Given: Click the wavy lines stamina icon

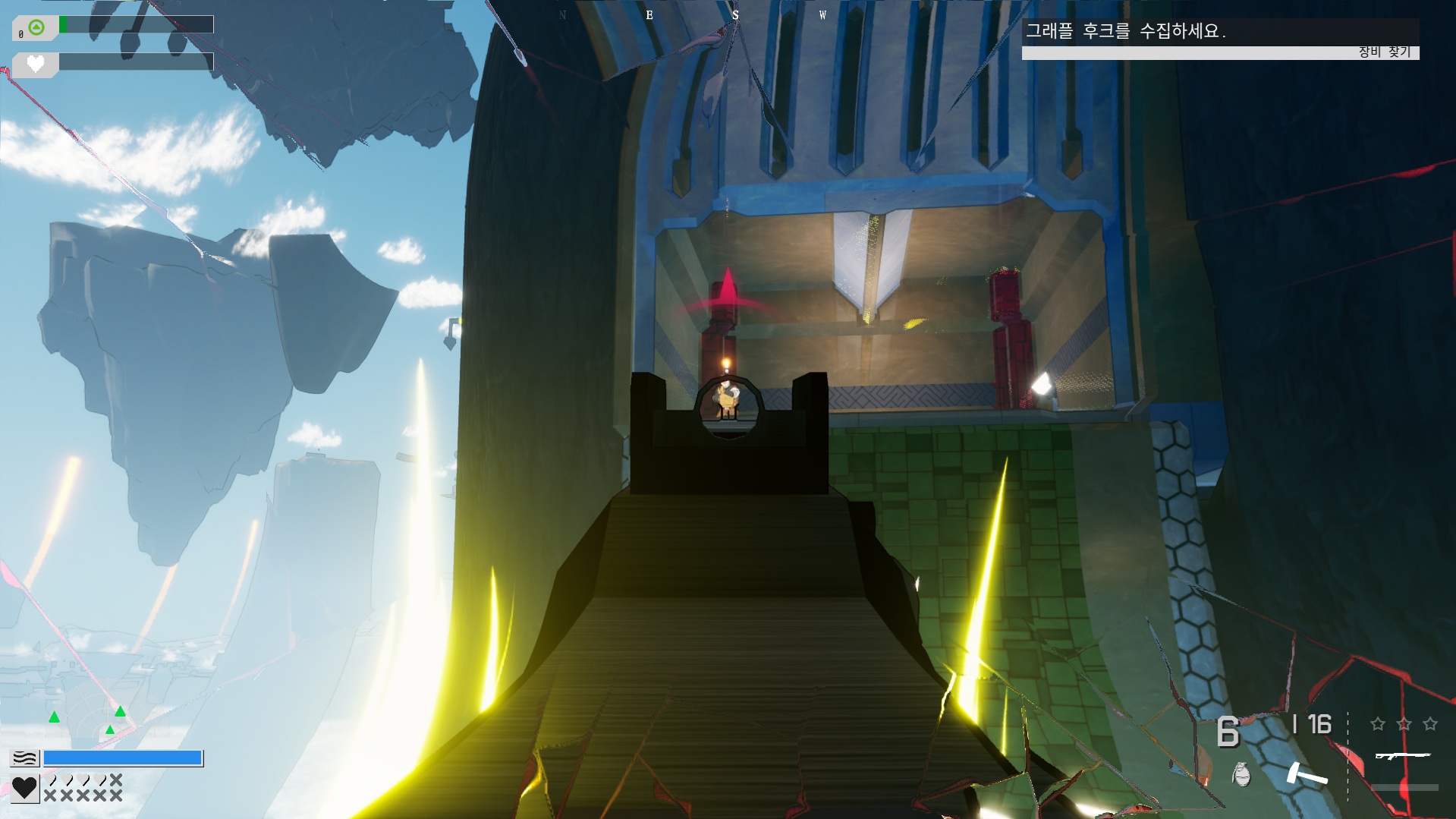Looking at the screenshot, I should pos(24,758).
